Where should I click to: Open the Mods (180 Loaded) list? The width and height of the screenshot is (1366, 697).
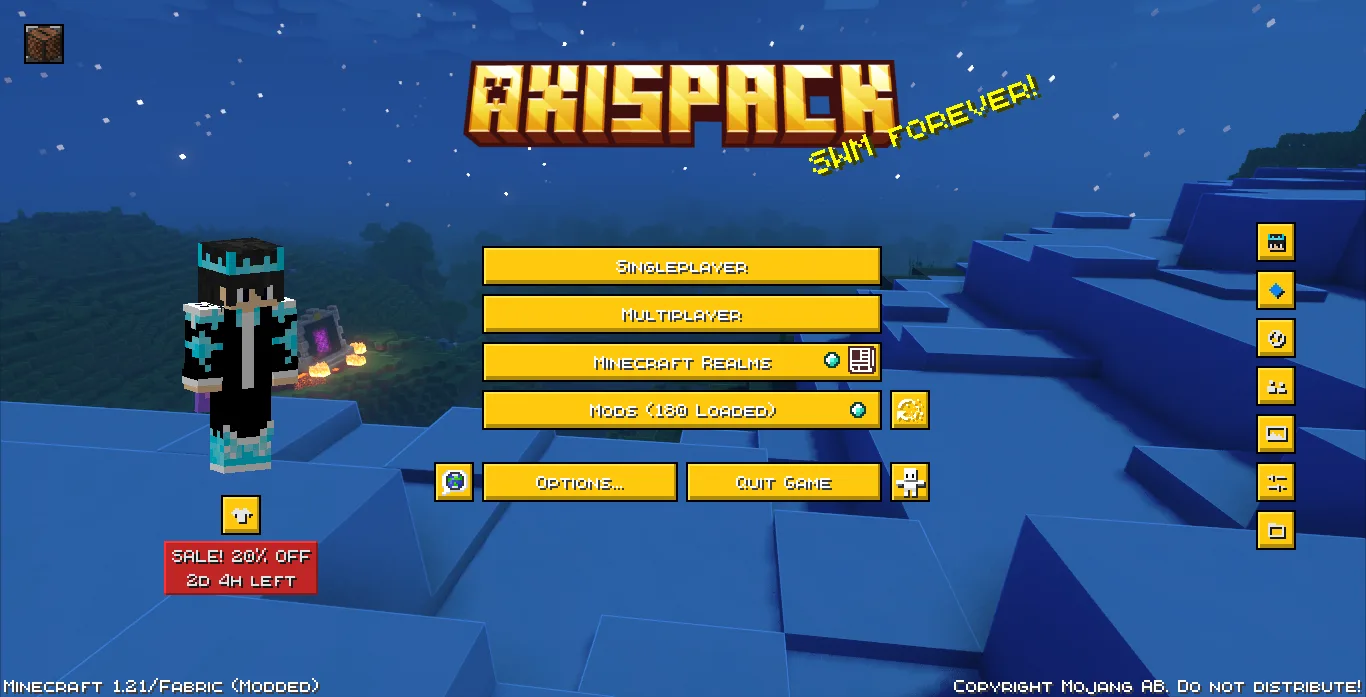point(681,411)
